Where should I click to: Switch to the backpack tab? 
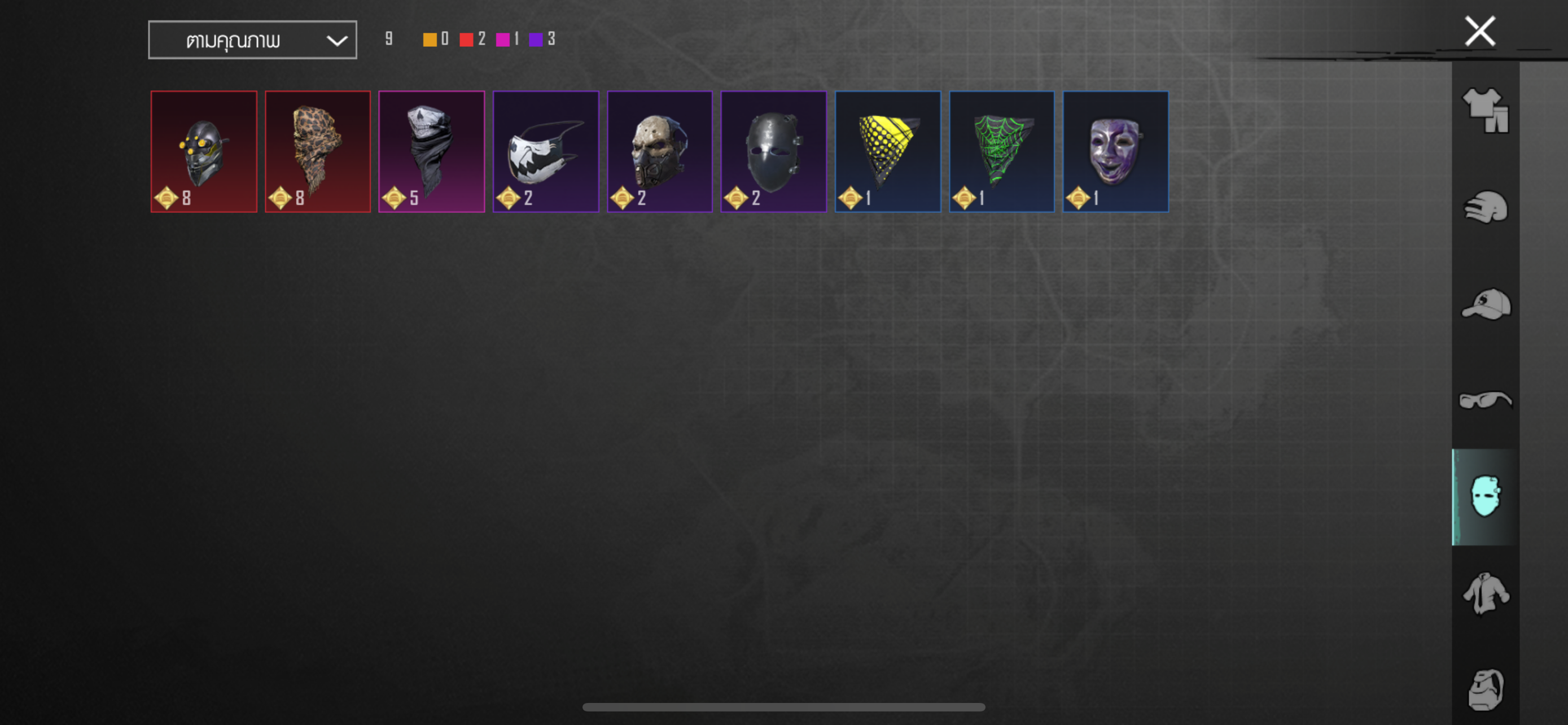tap(1485, 689)
